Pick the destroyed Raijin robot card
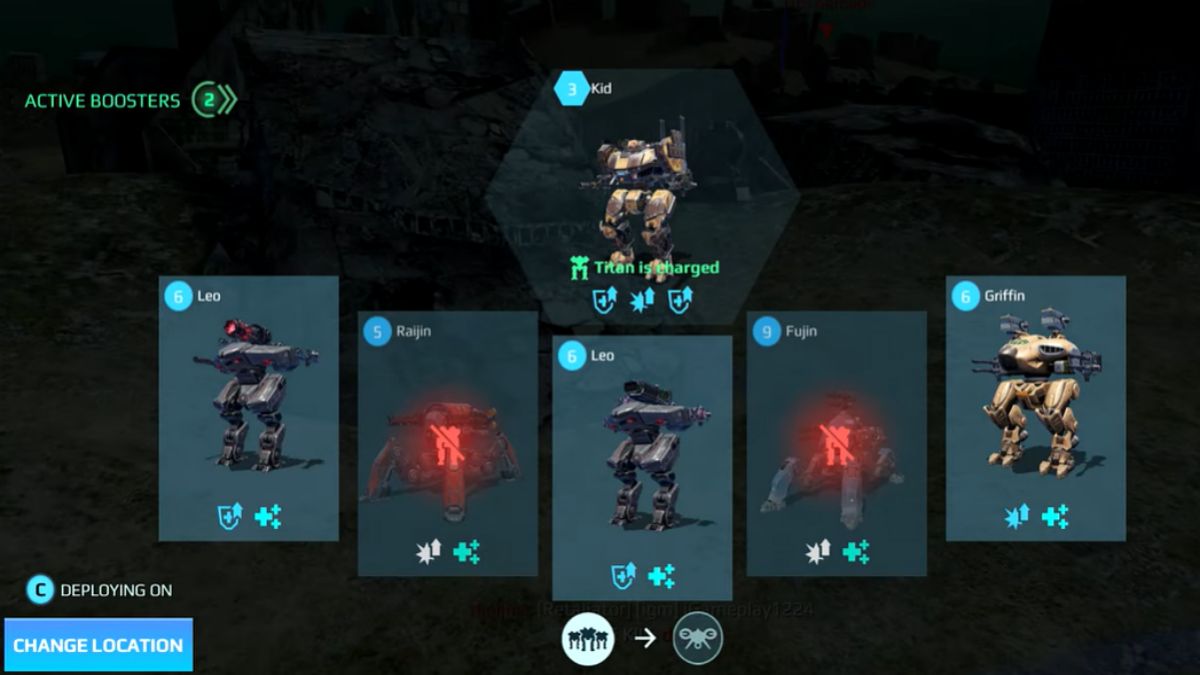This screenshot has width=1200, height=675. 447,443
